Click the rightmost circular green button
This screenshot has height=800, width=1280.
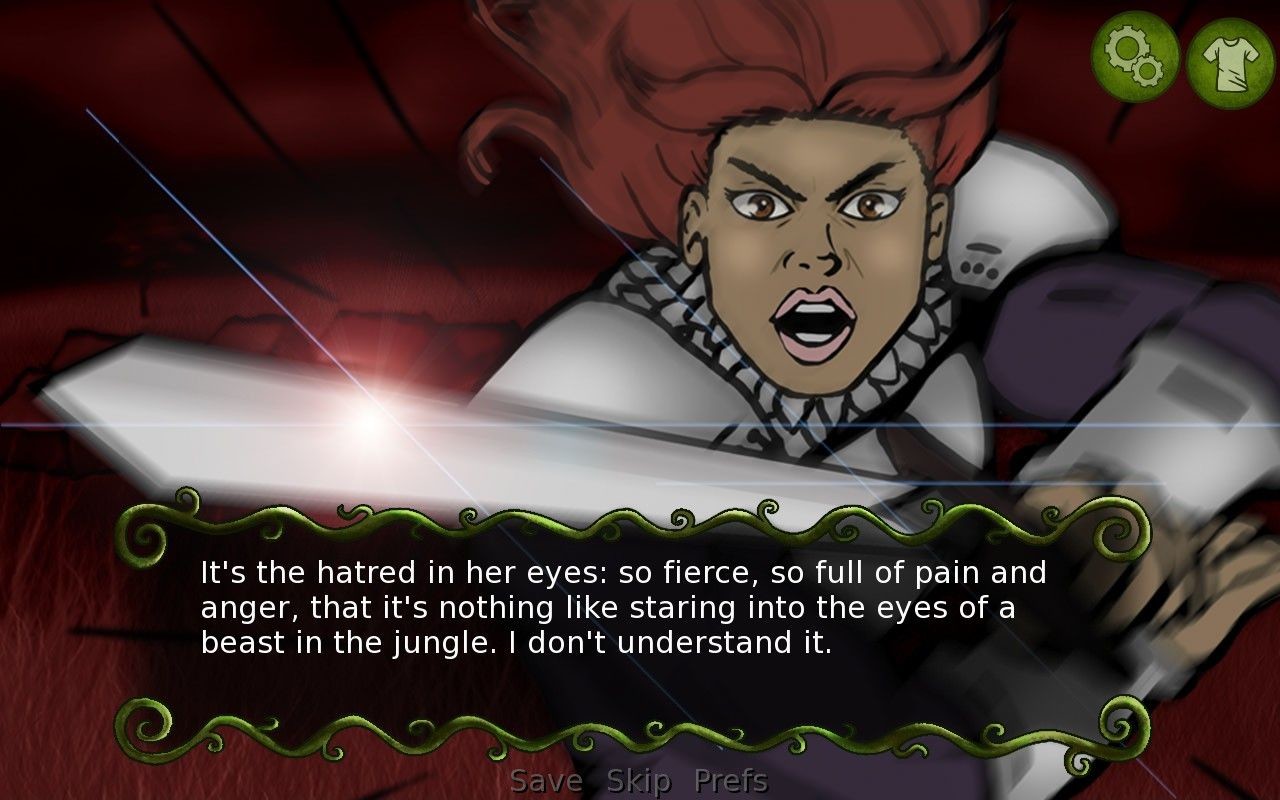(1228, 55)
